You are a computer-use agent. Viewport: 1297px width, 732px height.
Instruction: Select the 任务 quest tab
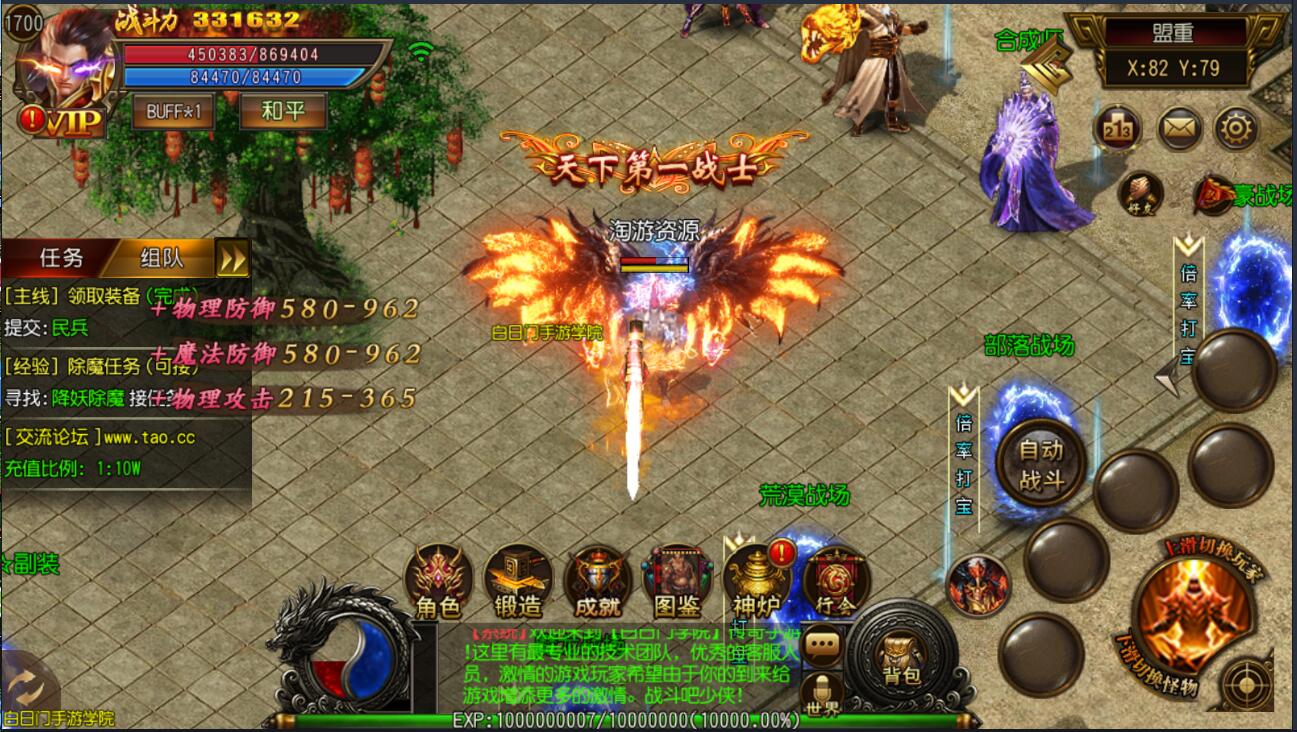[61, 258]
